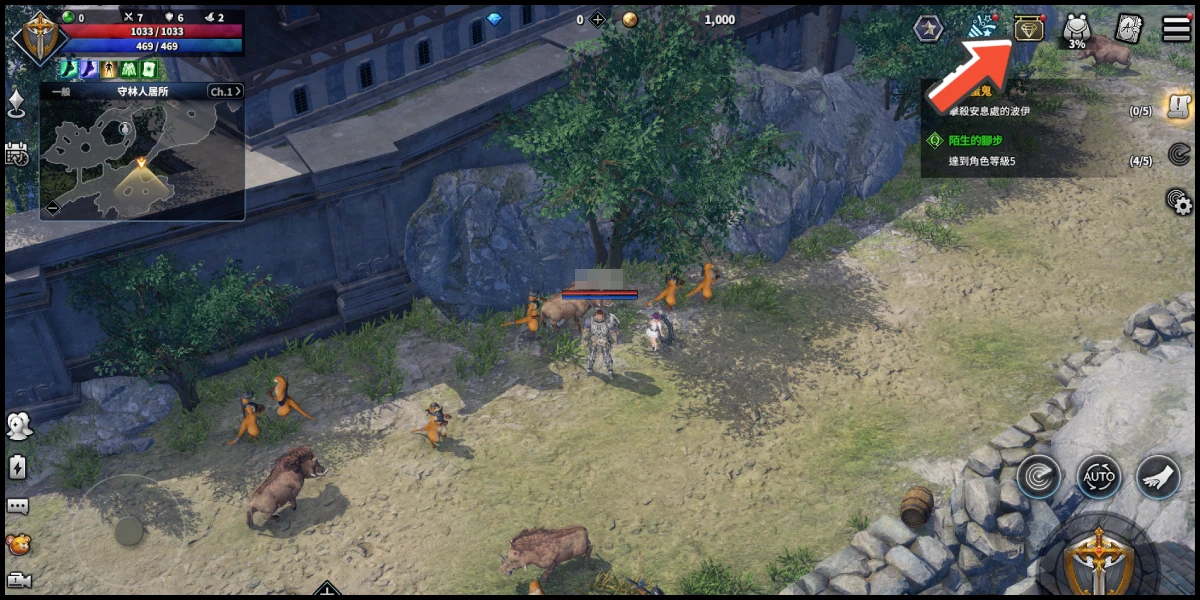Tap the bear face icon
Screen dimensions: 1200x600
[17, 544]
